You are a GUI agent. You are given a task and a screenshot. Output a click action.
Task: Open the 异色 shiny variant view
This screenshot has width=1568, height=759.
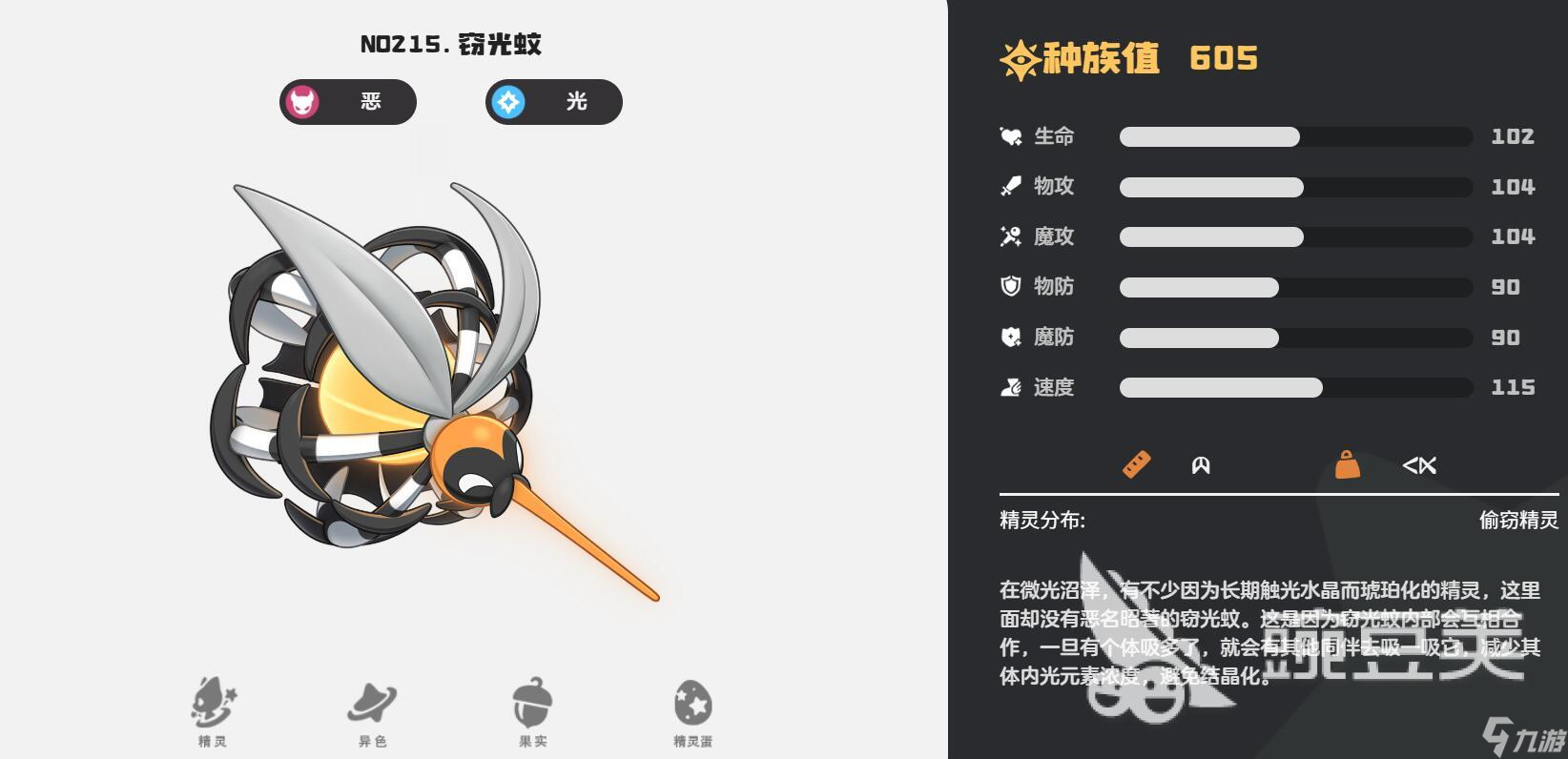click(x=372, y=706)
